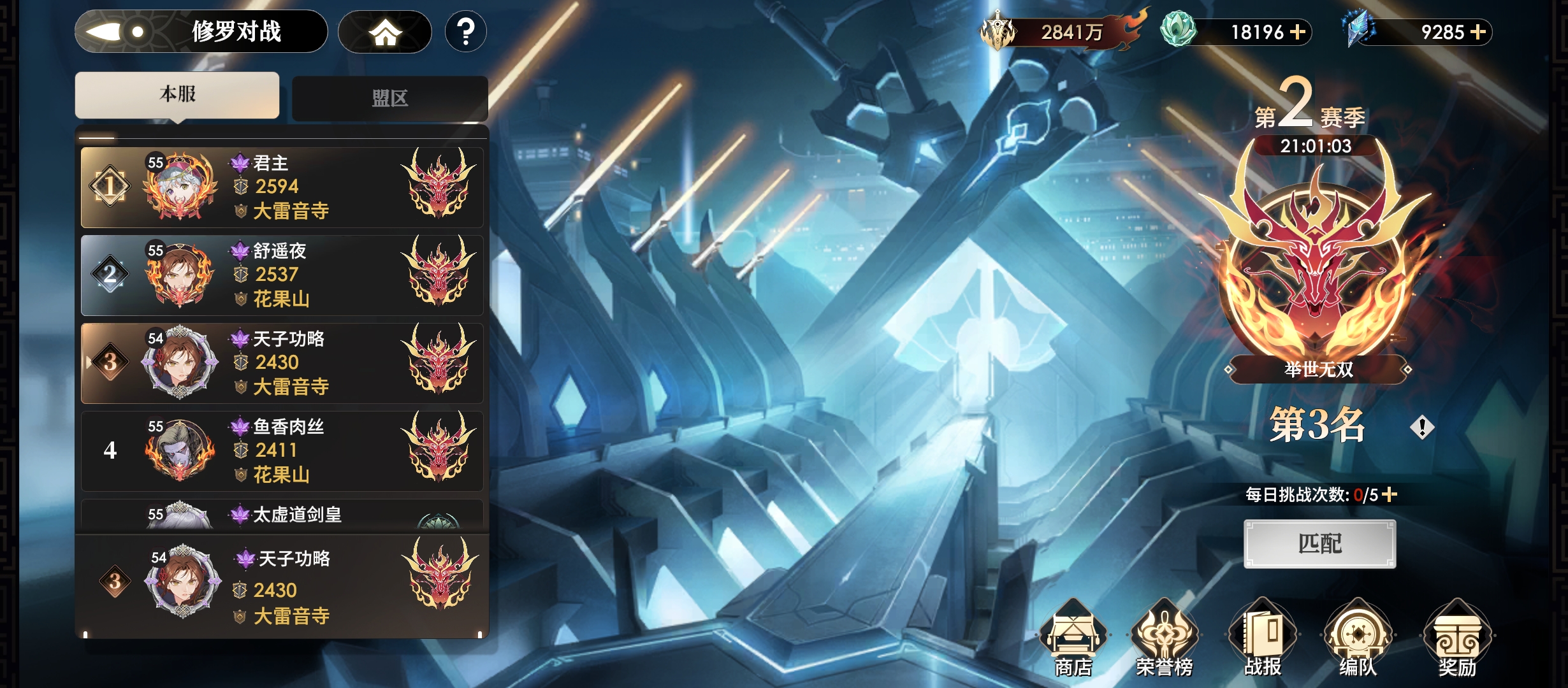Switch to the 盟区 ranking tab
Viewport: 1568px width, 688px height.
(x=389, y=98)
